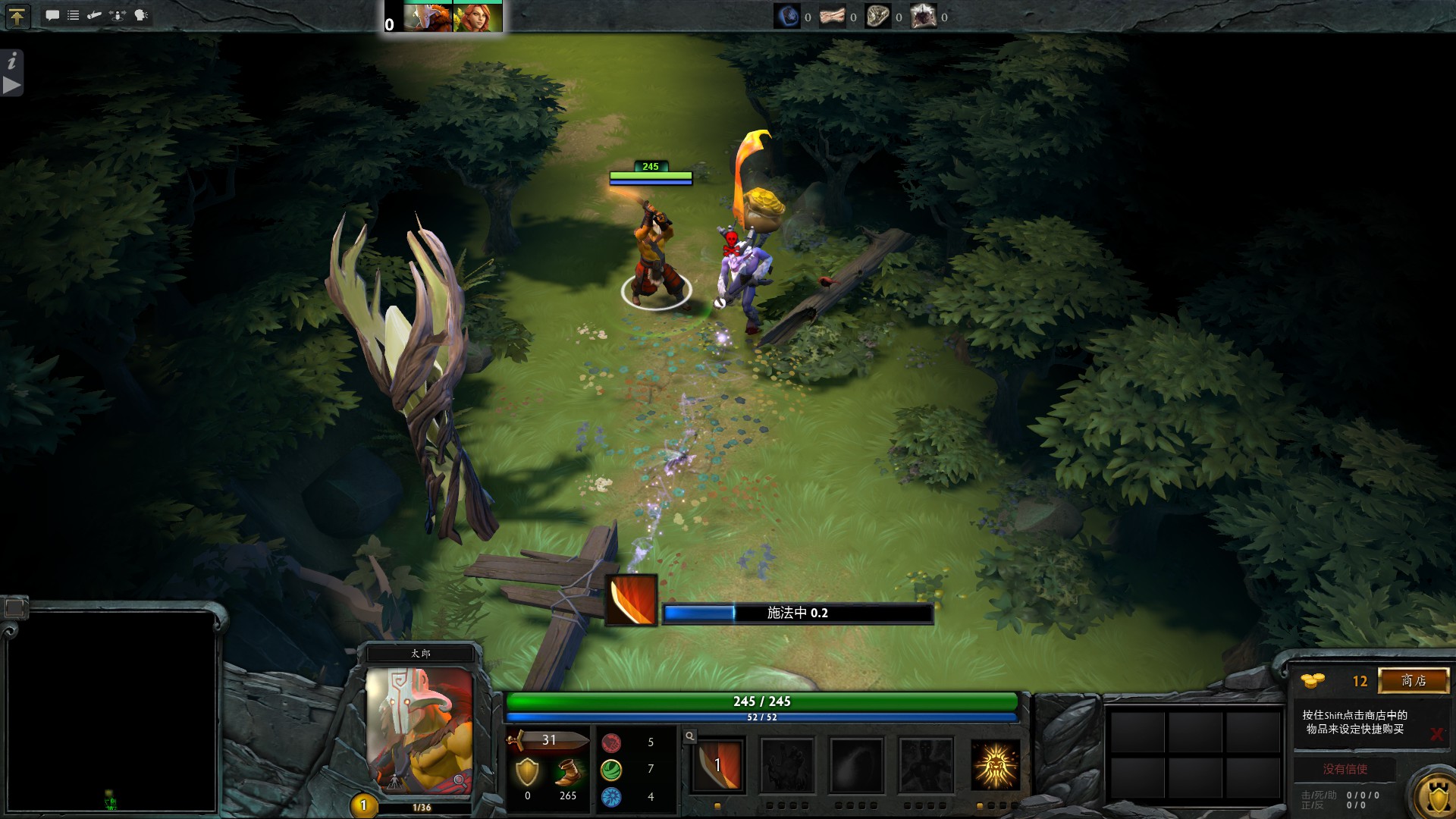This screenshot has height=819, width=1456.
Task: Select the red-haired Windranger portrait in top bar
Action: point(477,17)
